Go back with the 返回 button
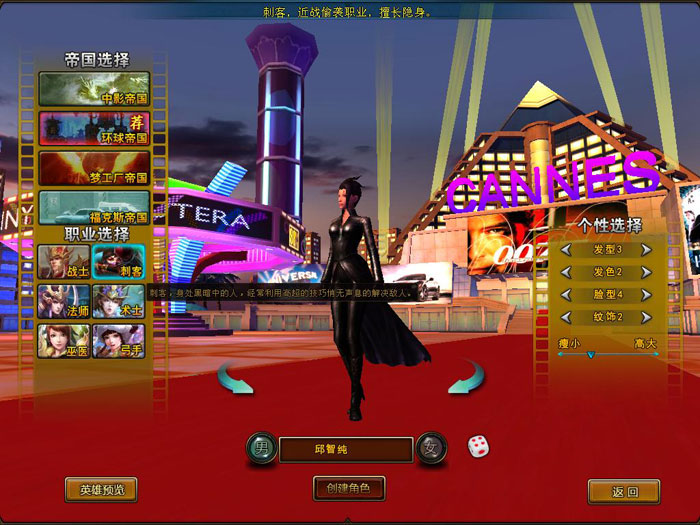This screenshot has width=700, height=525. [x=623, y=491]
